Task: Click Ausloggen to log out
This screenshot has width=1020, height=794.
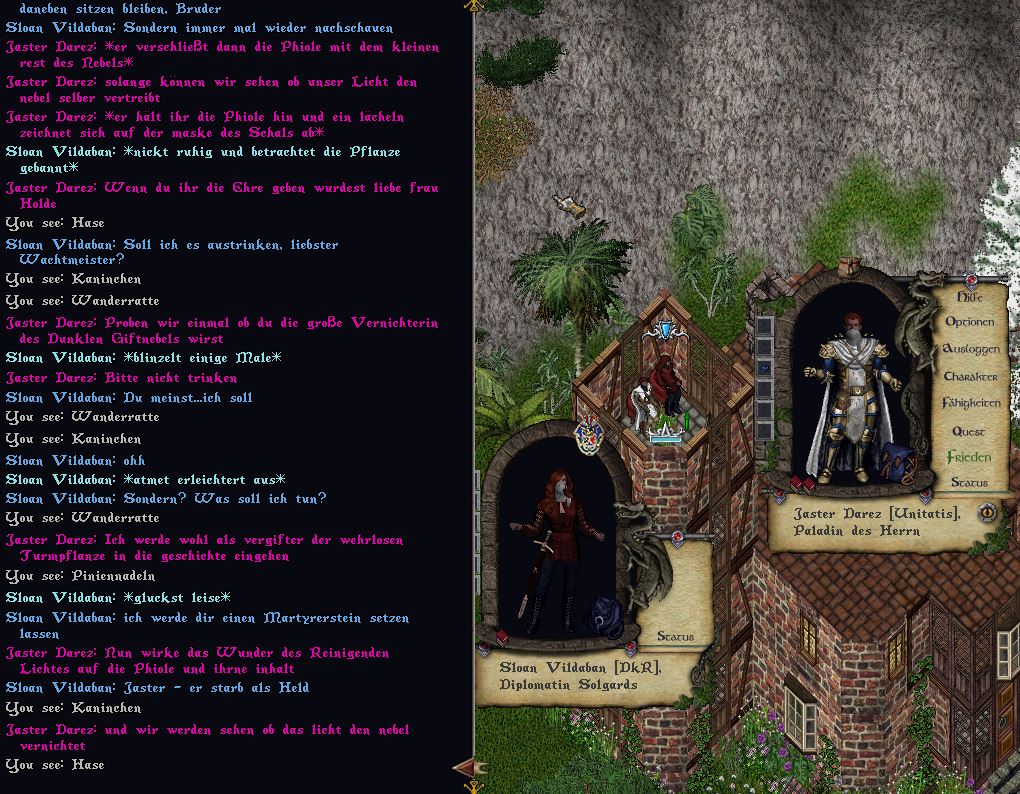Action: (970, 349)
